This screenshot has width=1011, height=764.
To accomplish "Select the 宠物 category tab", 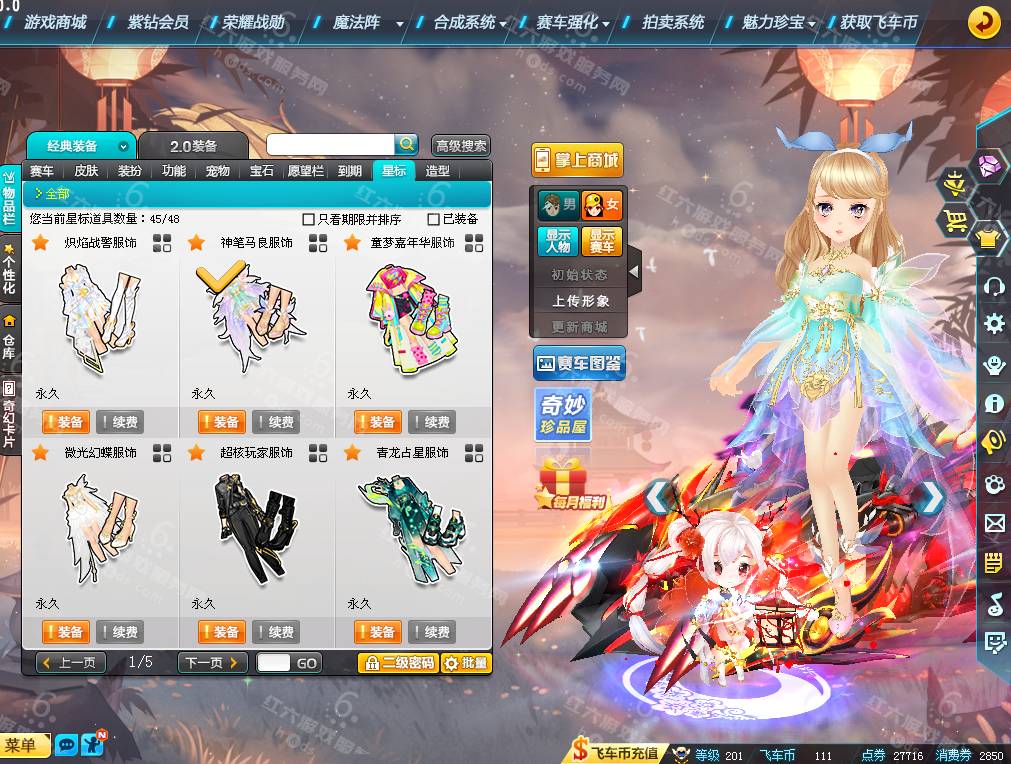I will coord(217,171).
